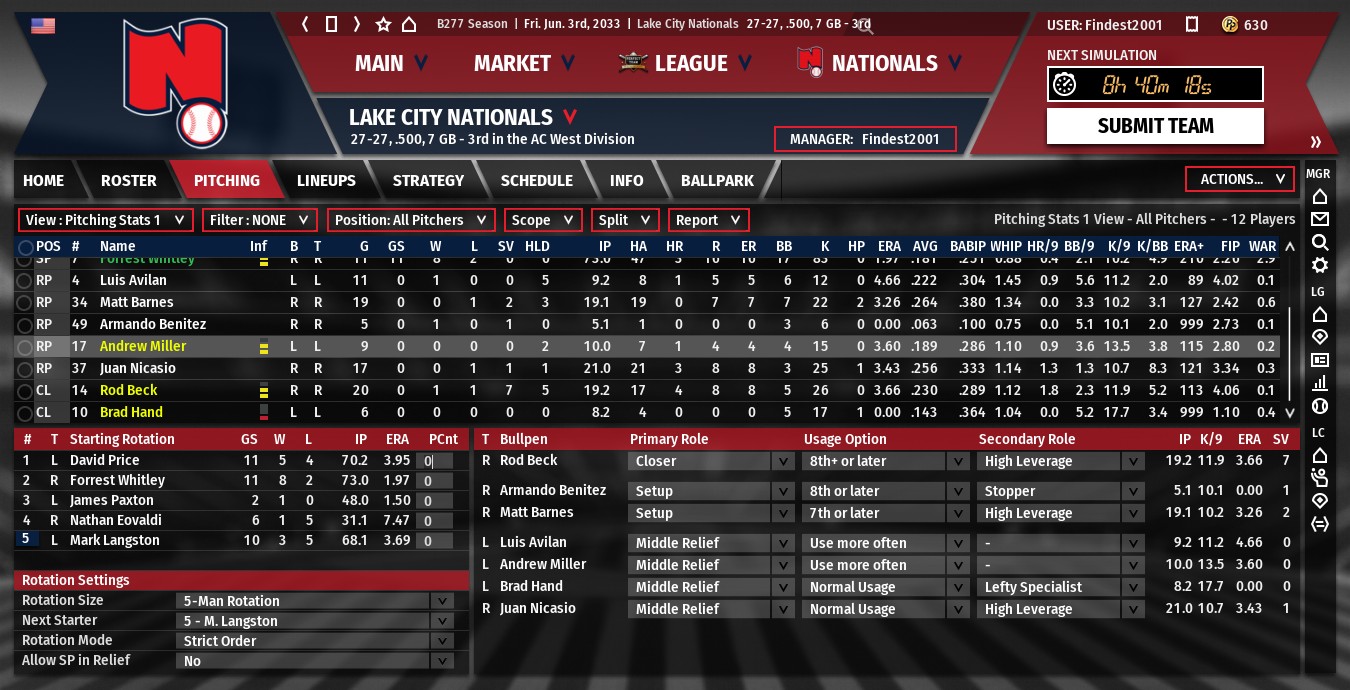This screenshot has width=1350, height=690.
Task: Change Rod Beck's Closer primary role
Action: pyautogui.click(x=711, y=461)
